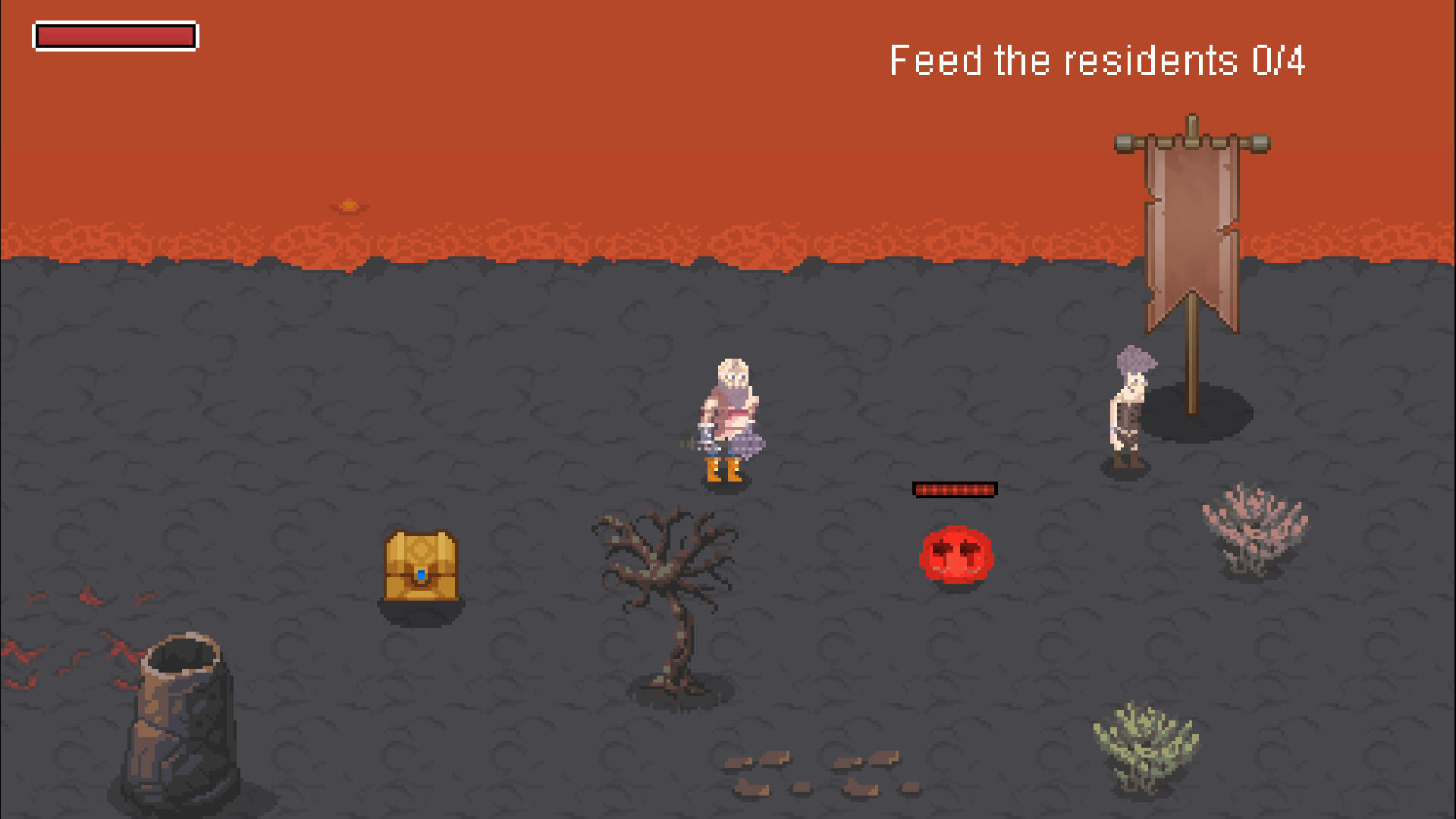
Task: Attack the red slime enemy
Action: pos(955,556)
